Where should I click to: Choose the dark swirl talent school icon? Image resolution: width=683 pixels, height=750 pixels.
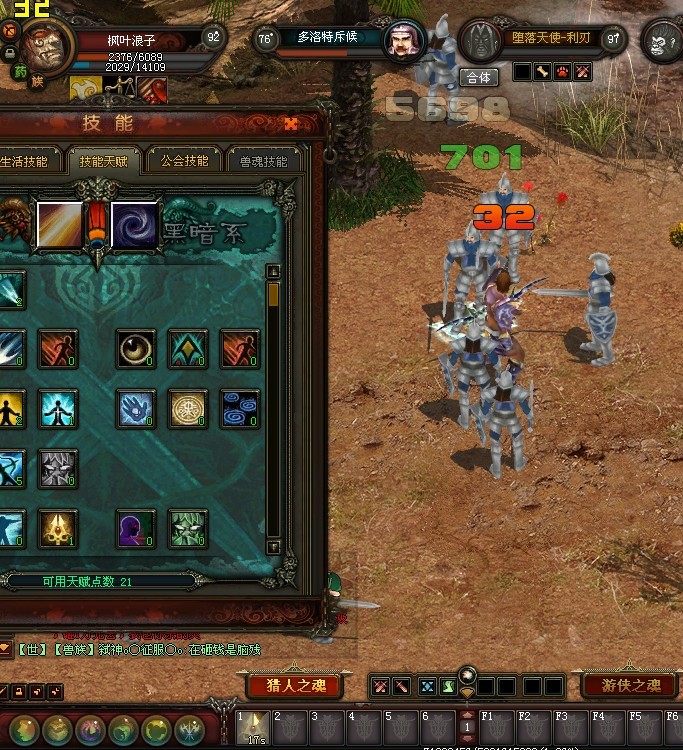tap(134, 225)
